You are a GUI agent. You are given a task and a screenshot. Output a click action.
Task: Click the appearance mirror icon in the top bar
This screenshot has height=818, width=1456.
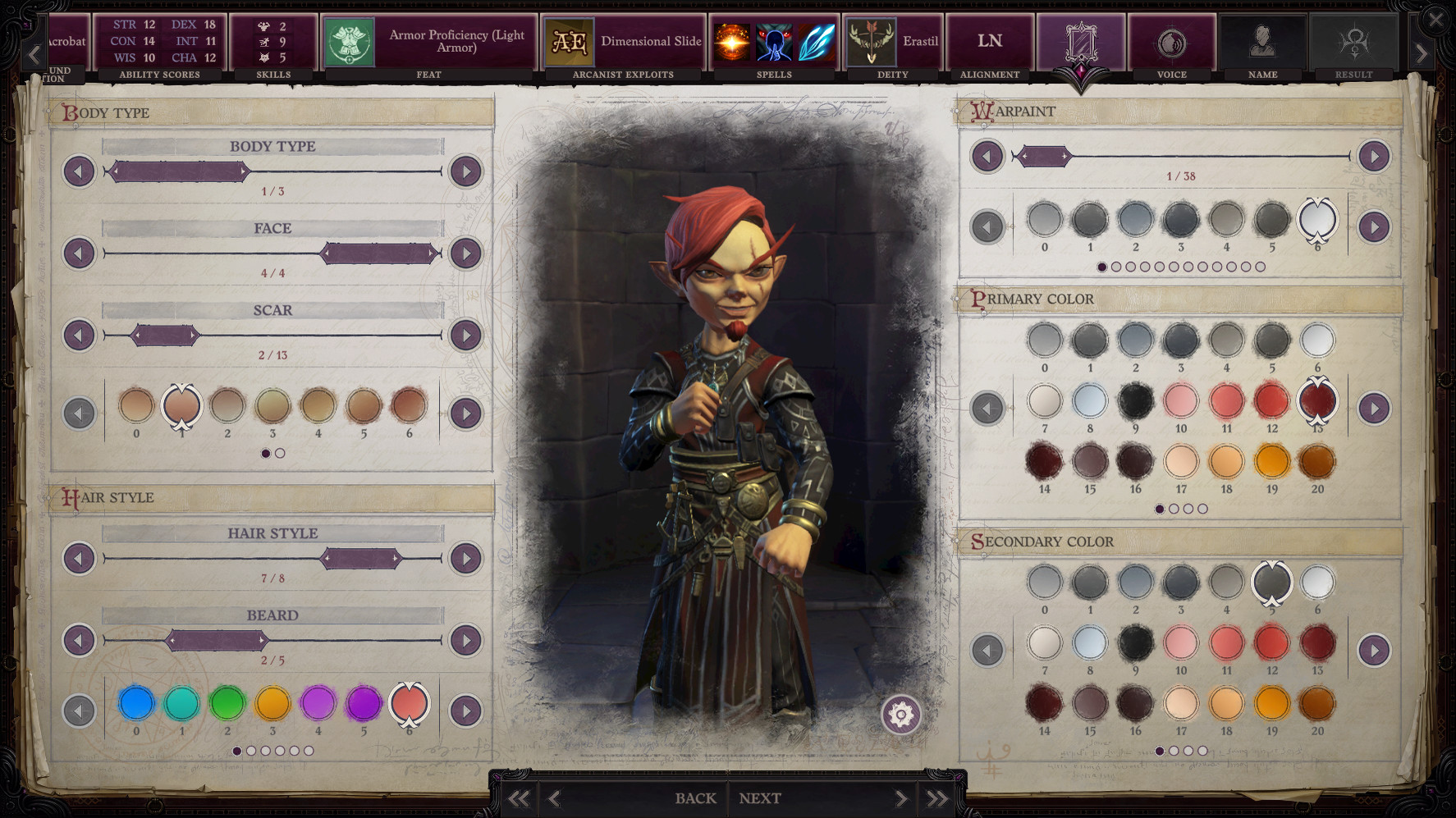(1082, 40)
